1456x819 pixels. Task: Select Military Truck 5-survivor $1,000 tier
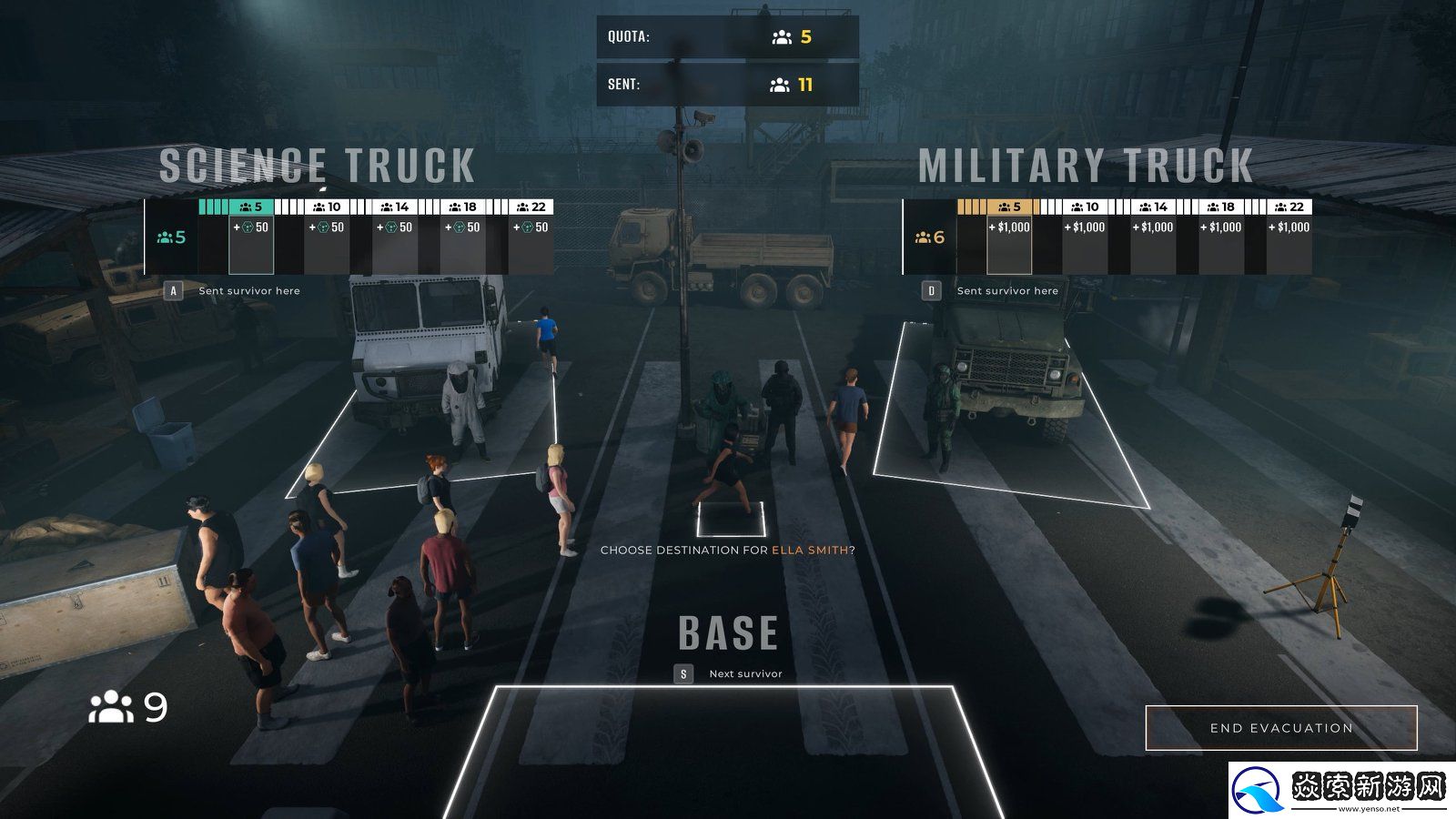(x=1009, y=237)
